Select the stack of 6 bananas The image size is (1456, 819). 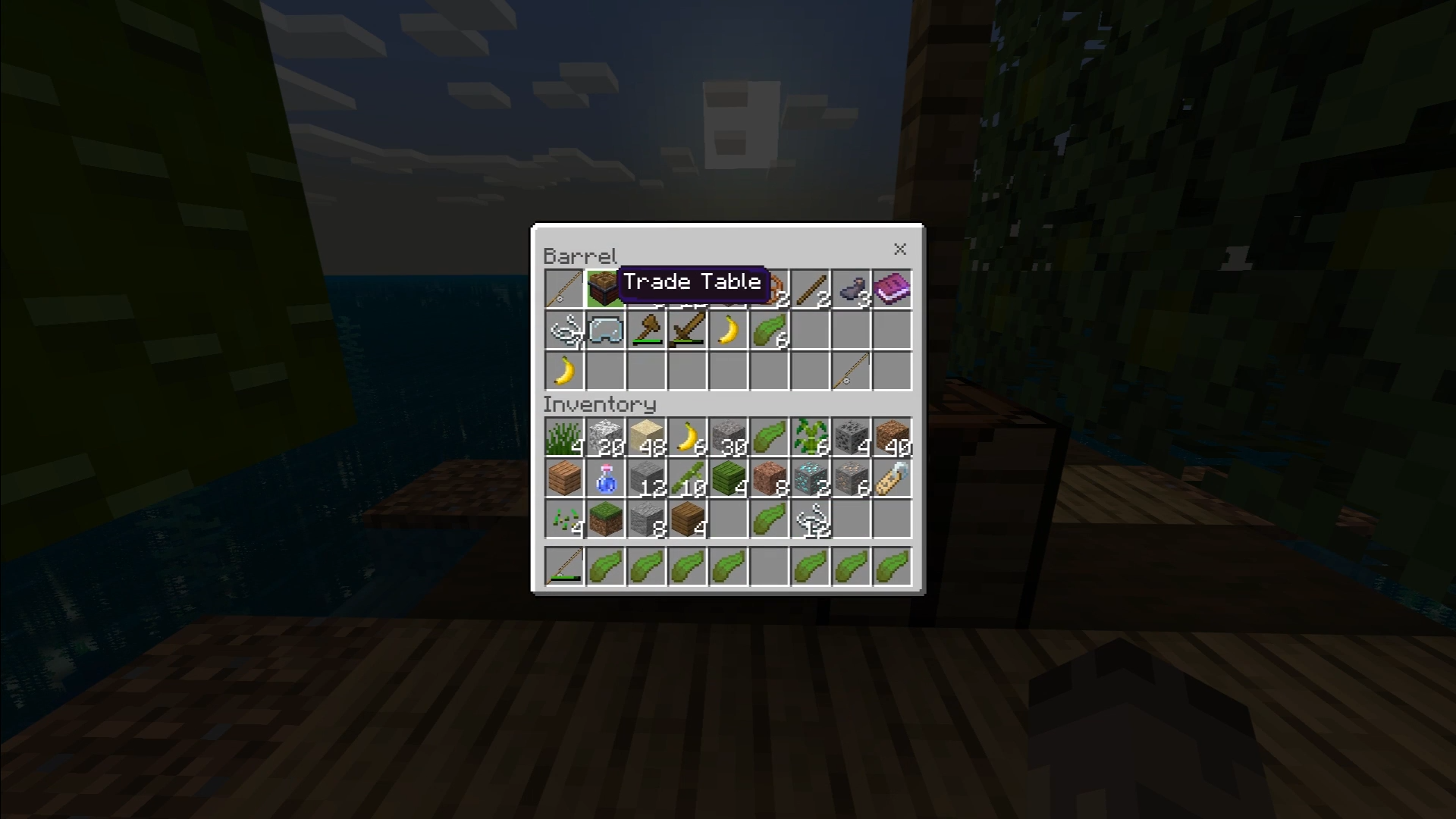[x=687, y=438]
